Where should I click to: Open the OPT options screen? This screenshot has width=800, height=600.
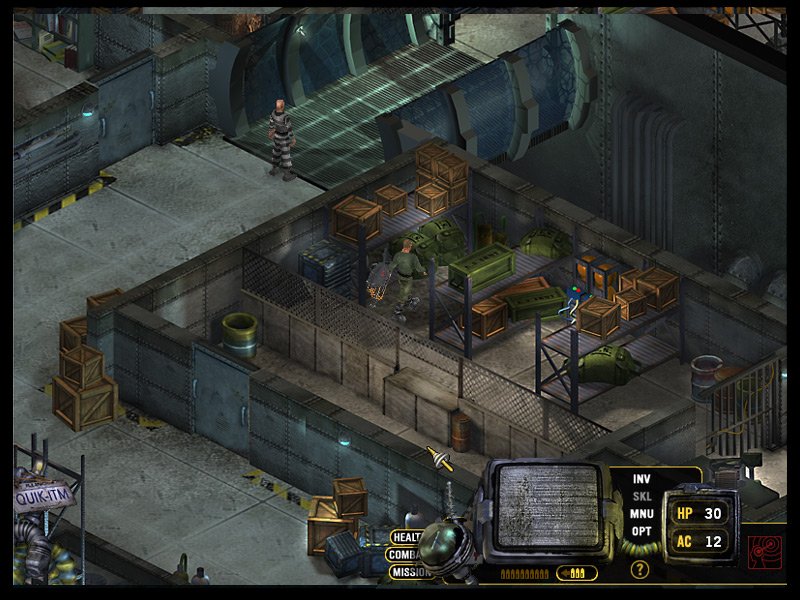point(641,530)
